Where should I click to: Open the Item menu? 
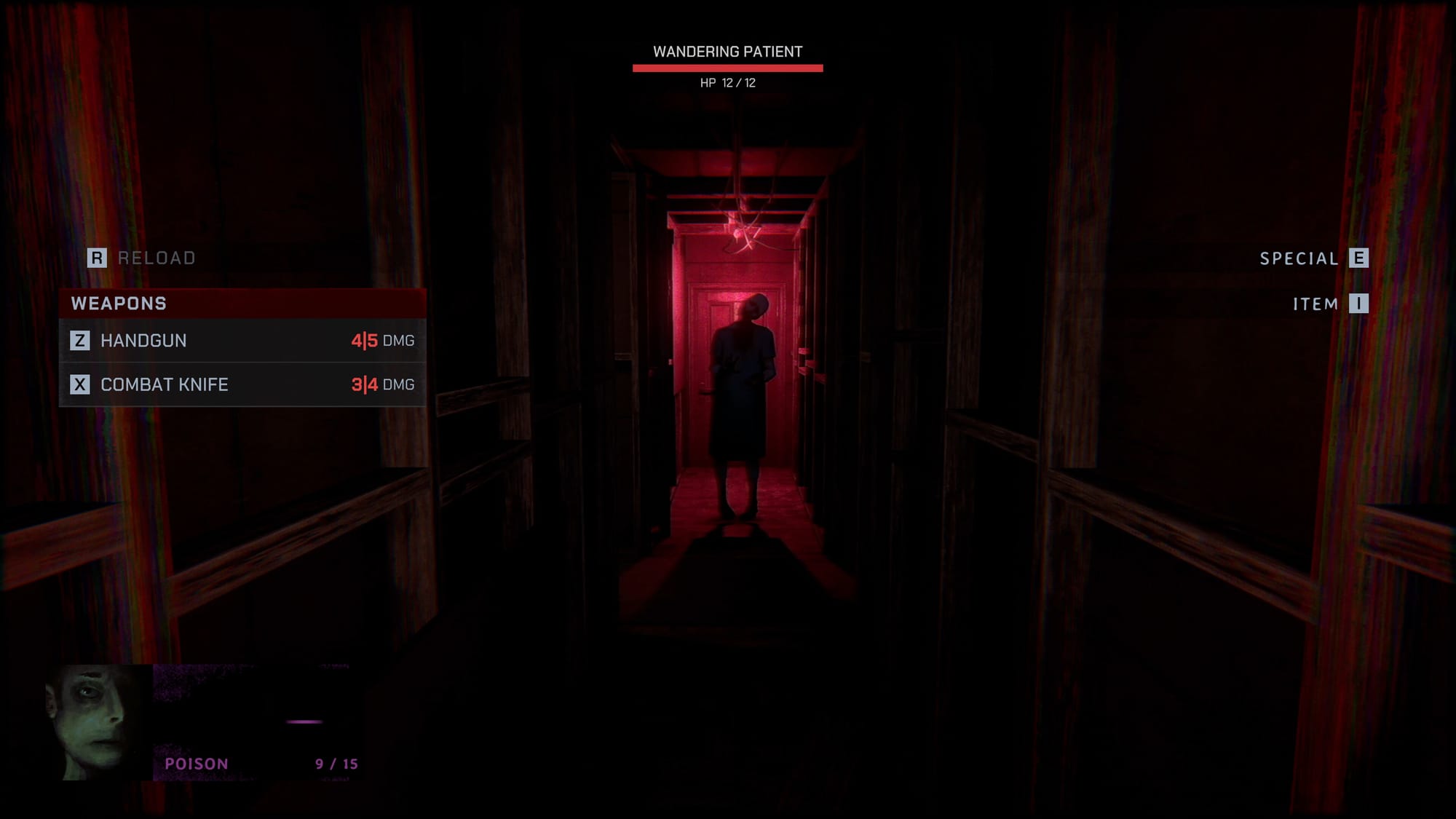(x=1315, y=304)
